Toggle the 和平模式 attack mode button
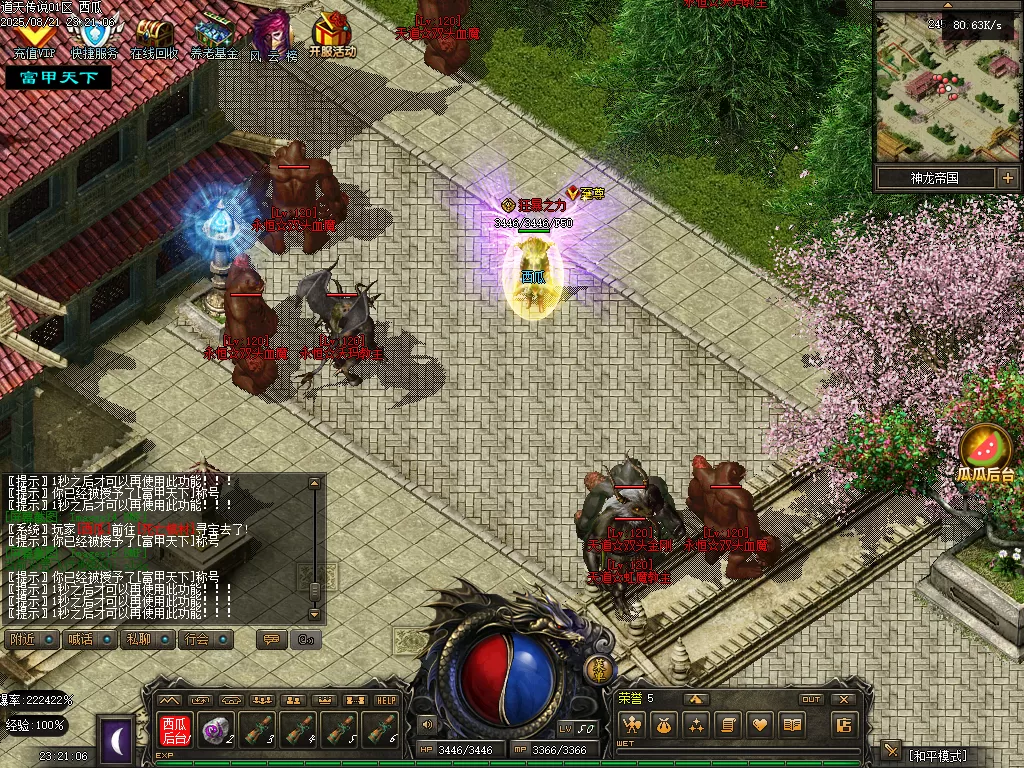The width and height of the screenshot is (1024, 768). pyautogui.click(x=936, y=755)
